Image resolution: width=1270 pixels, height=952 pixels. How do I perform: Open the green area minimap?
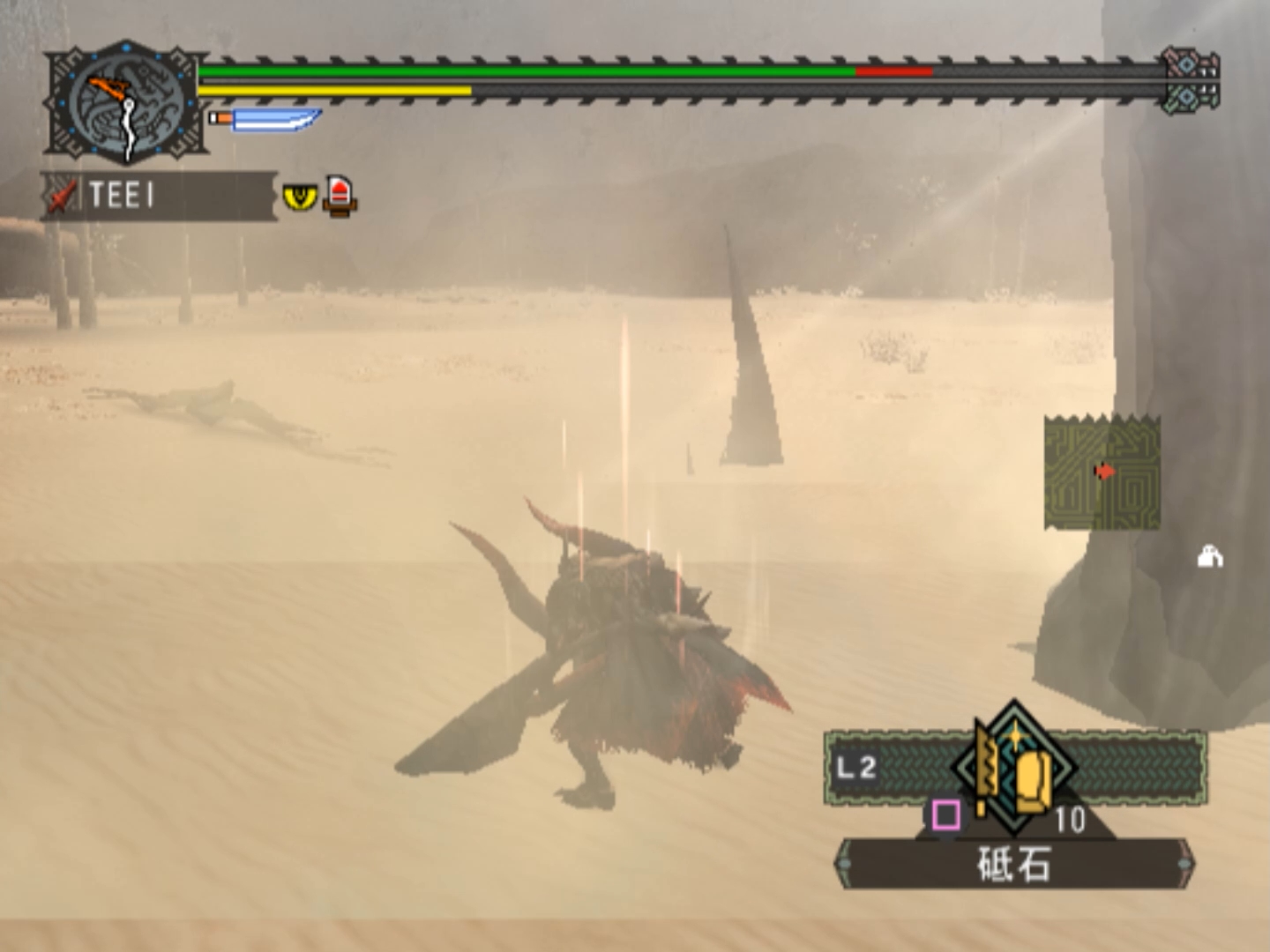[1102, 472]
